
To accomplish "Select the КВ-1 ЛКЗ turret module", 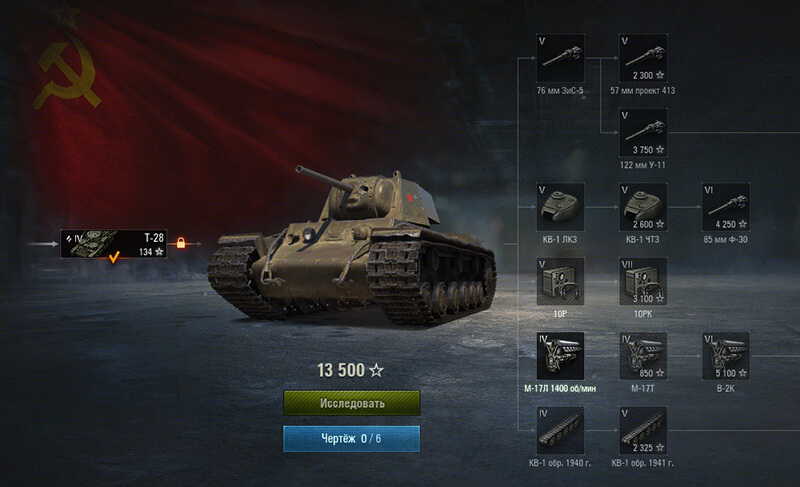I will (x=561, y=207).
